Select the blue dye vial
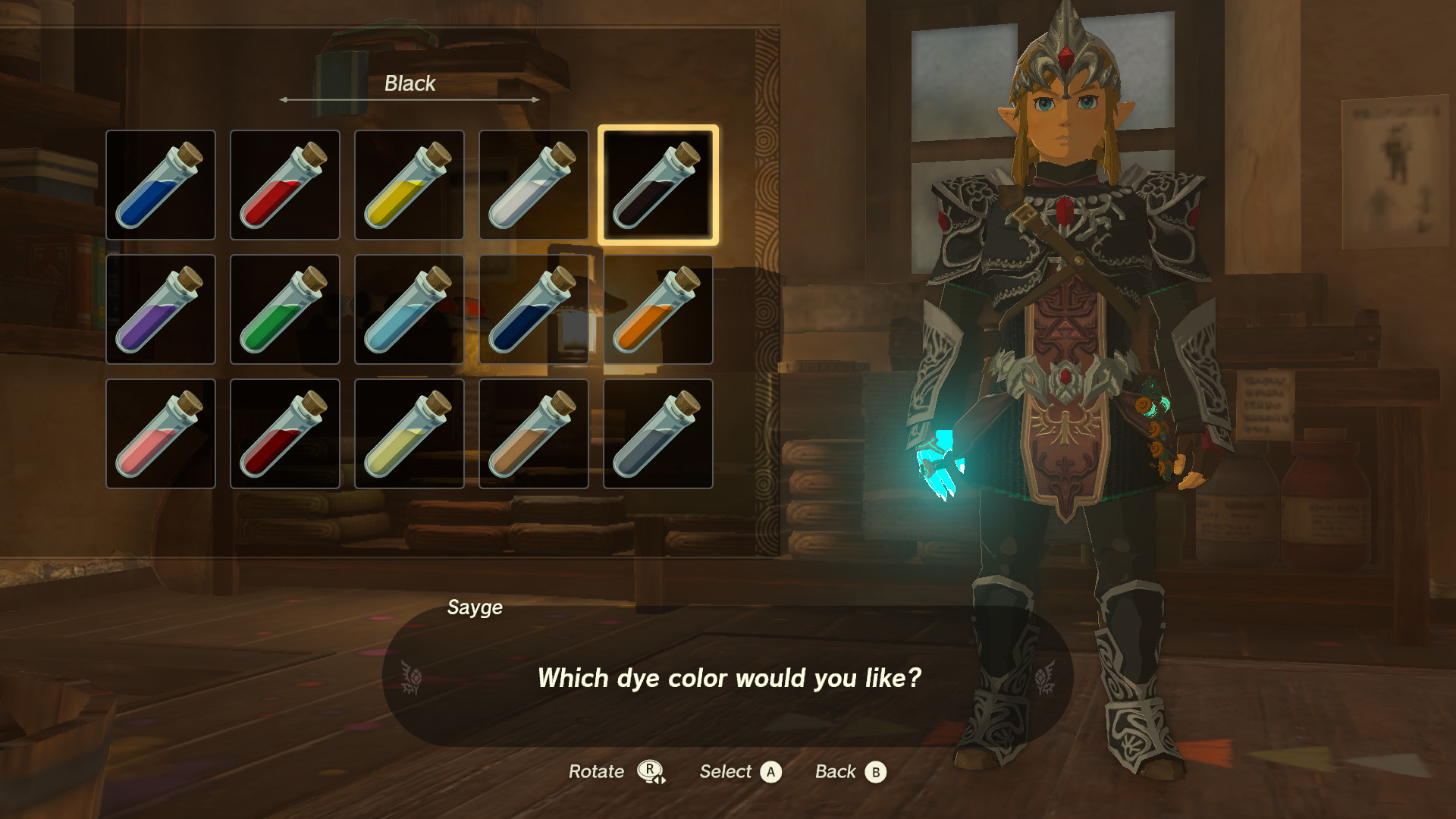Screen dimensions: 1456x819 pos(161,184)
